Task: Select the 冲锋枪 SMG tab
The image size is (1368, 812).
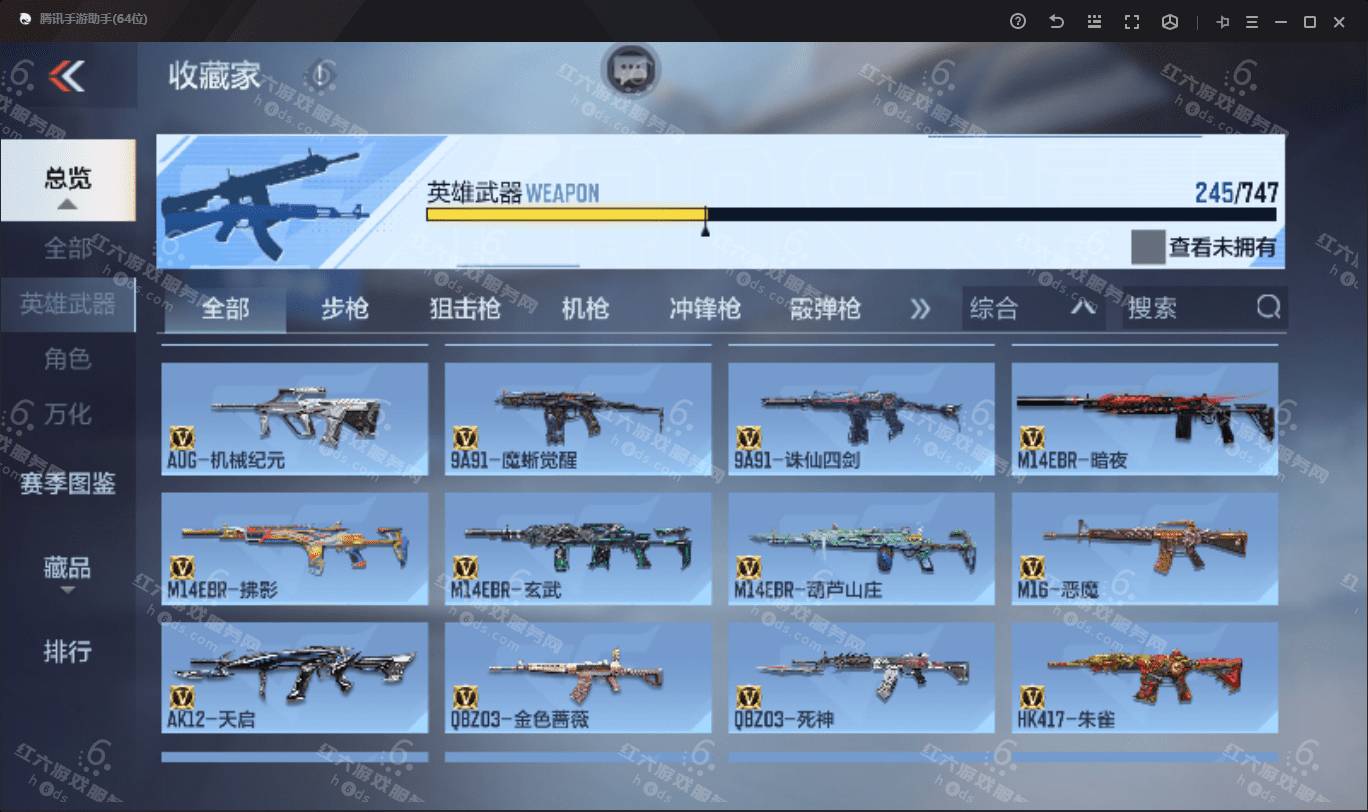Action: tap(705, 309)
